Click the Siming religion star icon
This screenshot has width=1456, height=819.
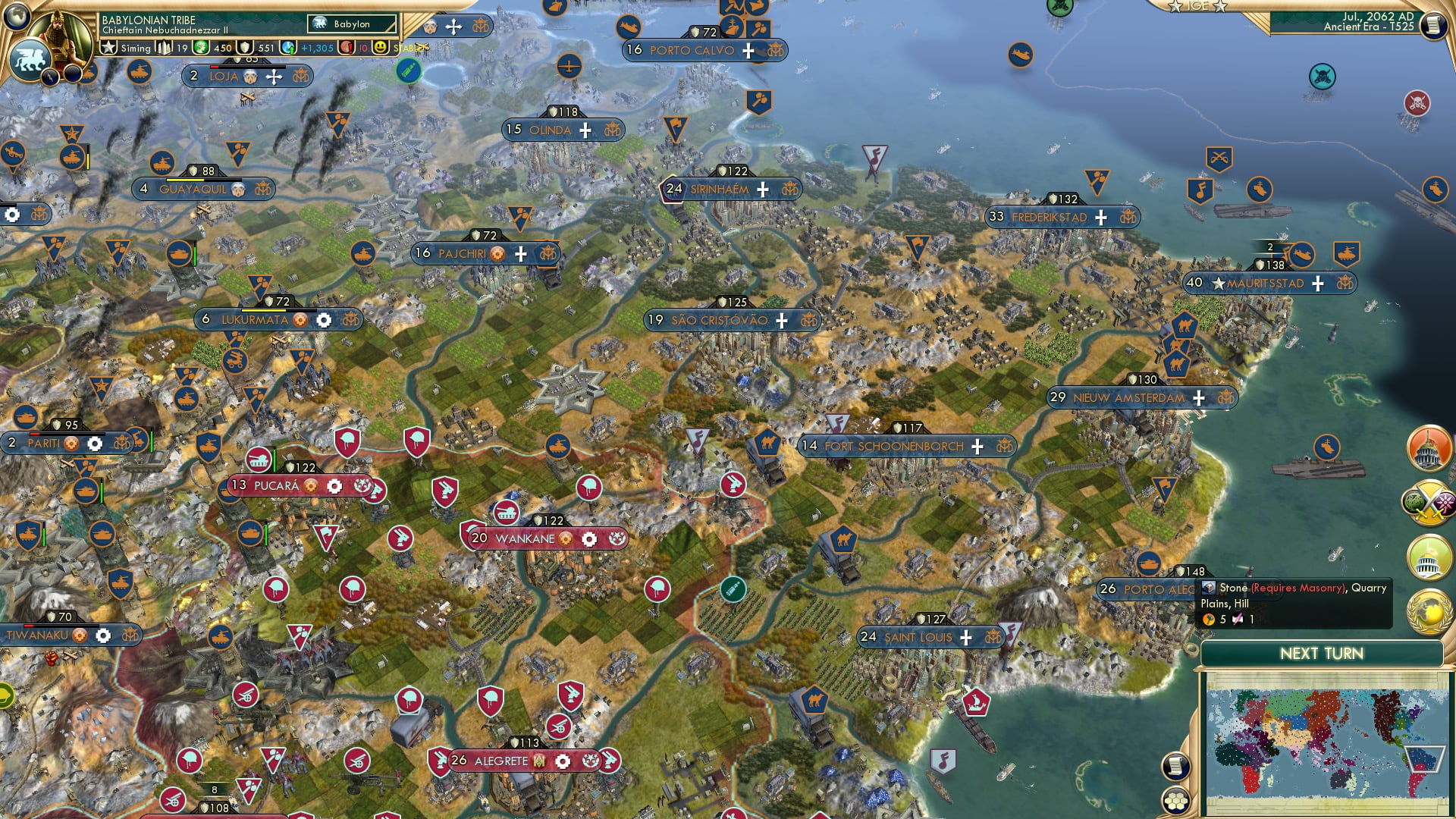tap(108, 48)
